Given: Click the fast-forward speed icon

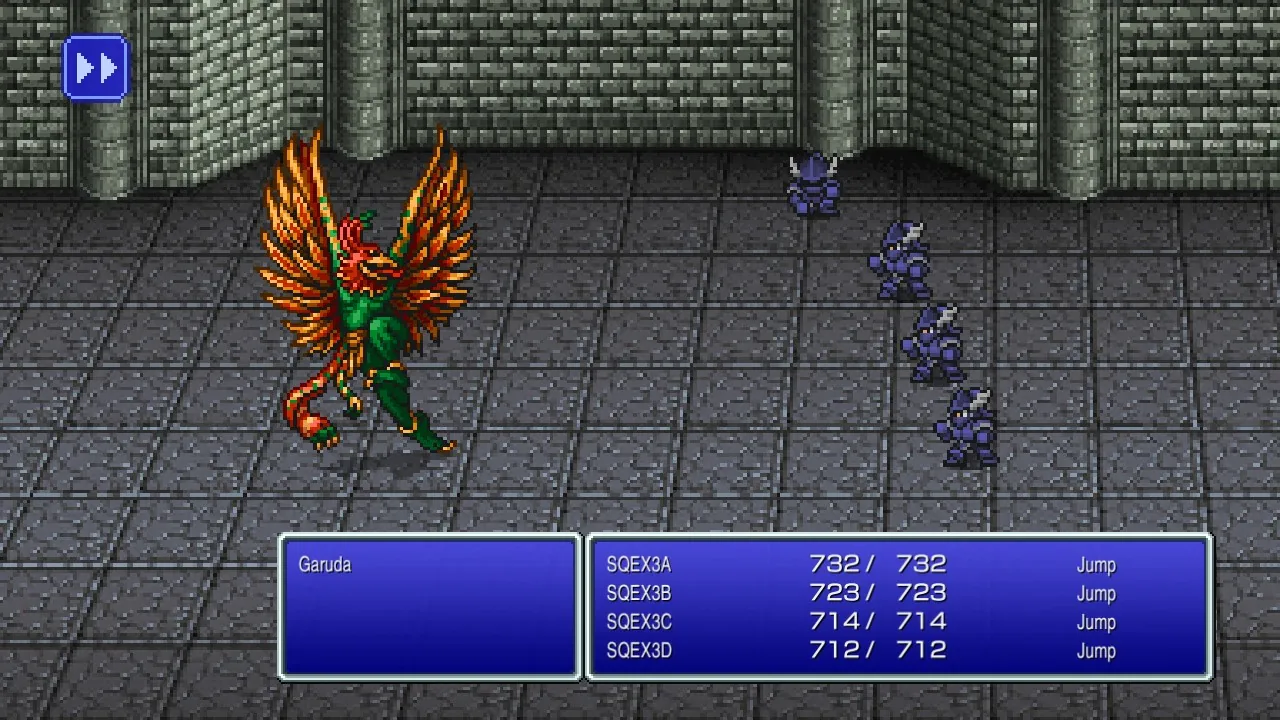Looking at the screenshot, I should click(94, 67).
